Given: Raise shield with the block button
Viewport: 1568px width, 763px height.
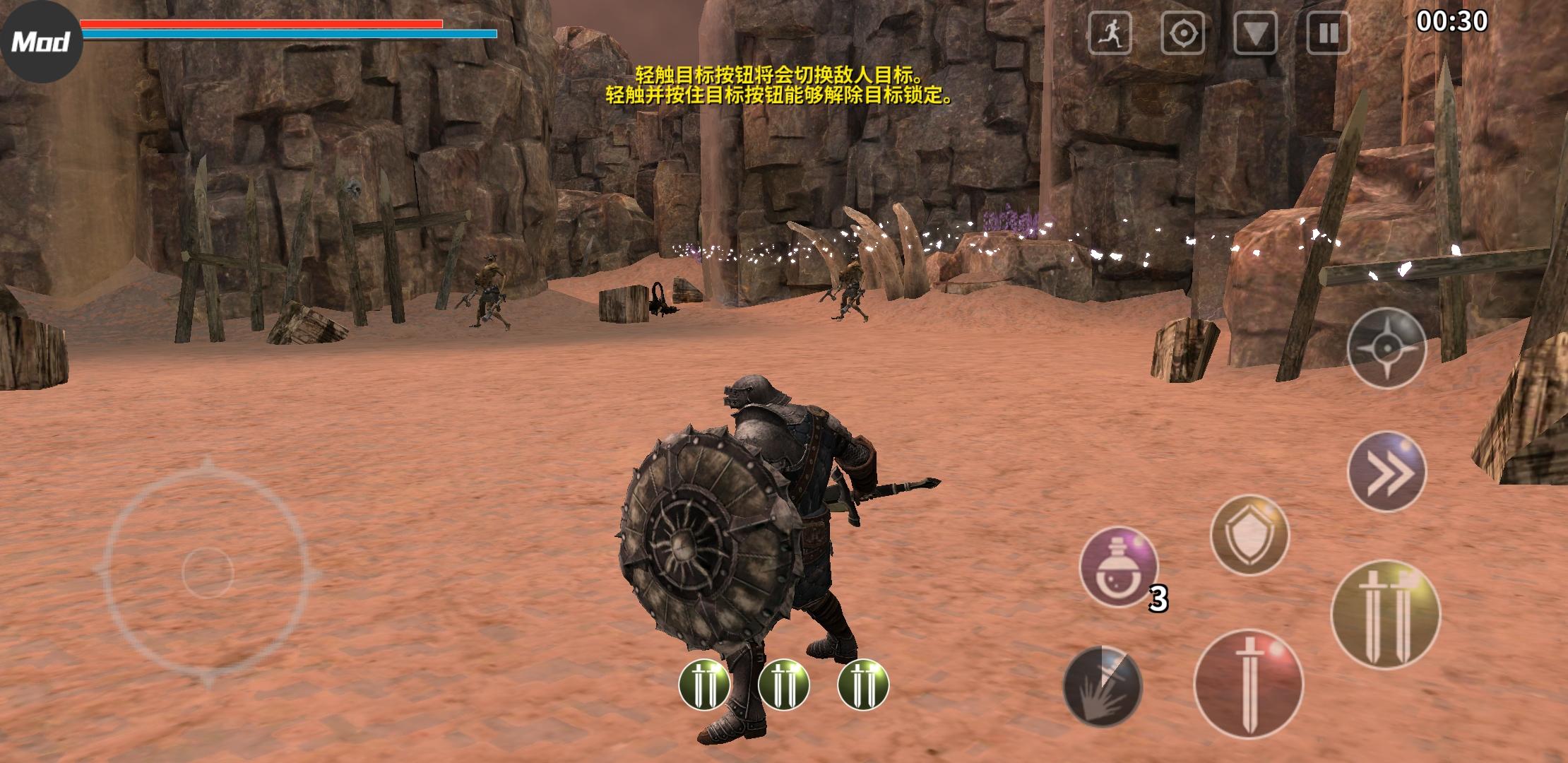Looking at the screenshot, I should click(1249, 535).
